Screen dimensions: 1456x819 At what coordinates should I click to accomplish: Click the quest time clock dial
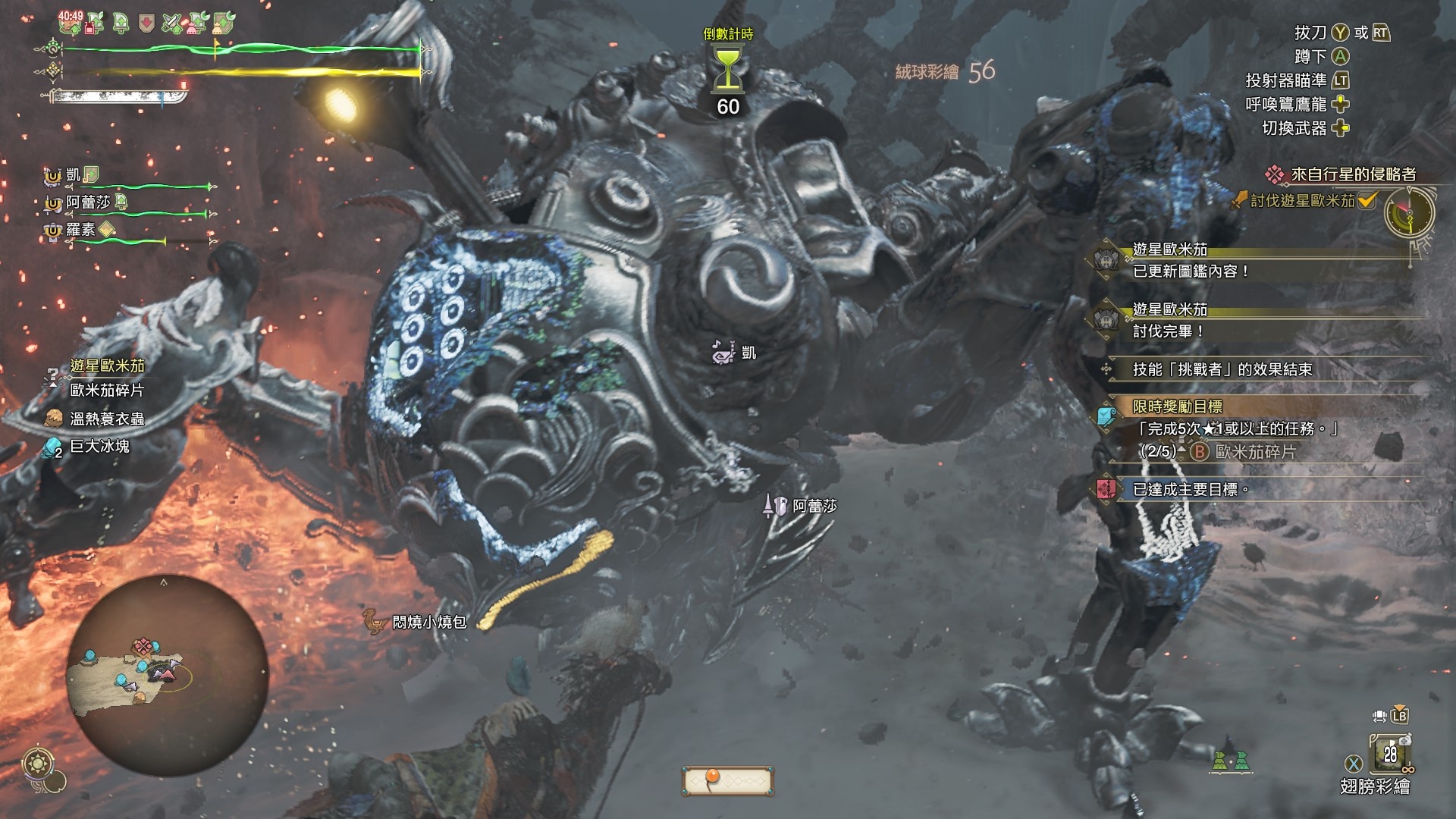[x=1409, y=213]
